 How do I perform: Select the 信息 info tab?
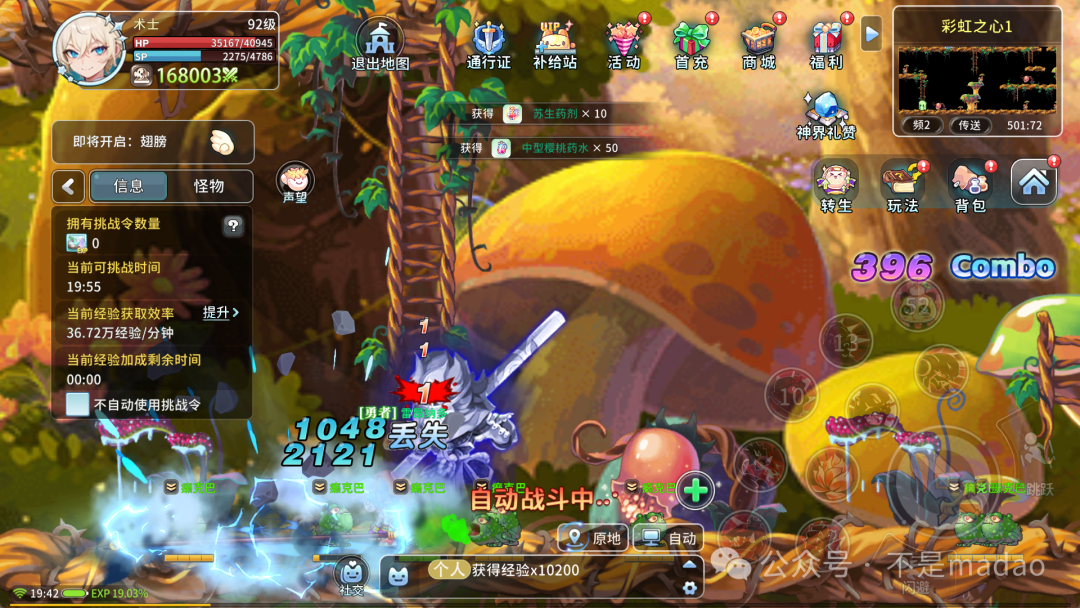tap(129, 186)
